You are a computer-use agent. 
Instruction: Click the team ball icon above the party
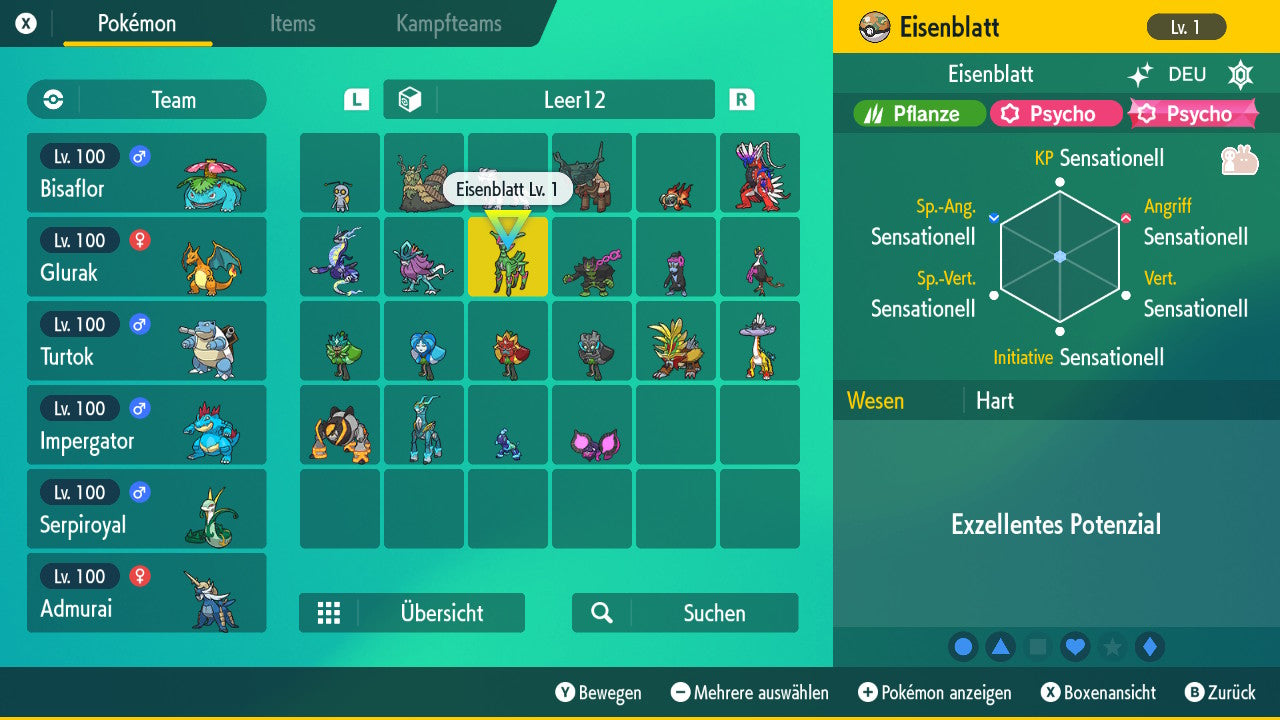point(51,99)
